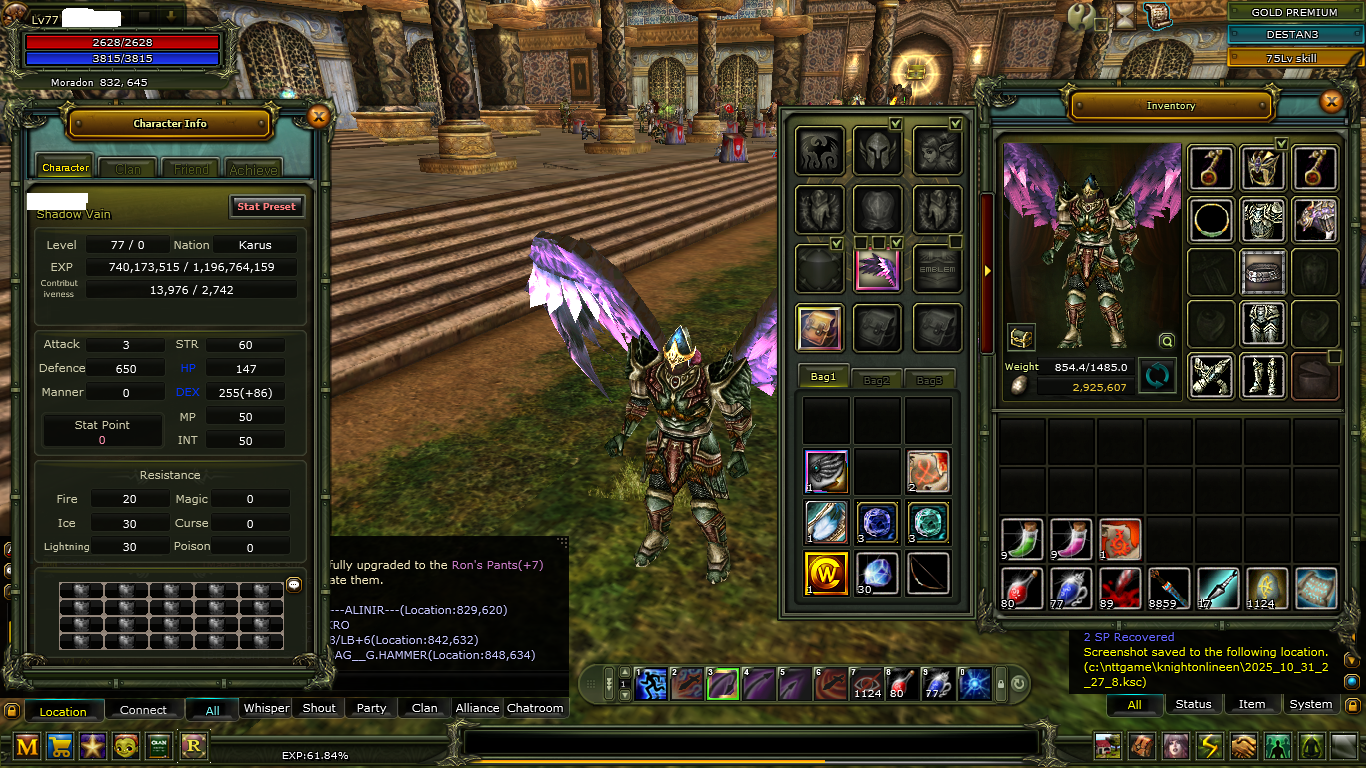
Task: Close the Inventory window
Action: [x=1331, y=101]
